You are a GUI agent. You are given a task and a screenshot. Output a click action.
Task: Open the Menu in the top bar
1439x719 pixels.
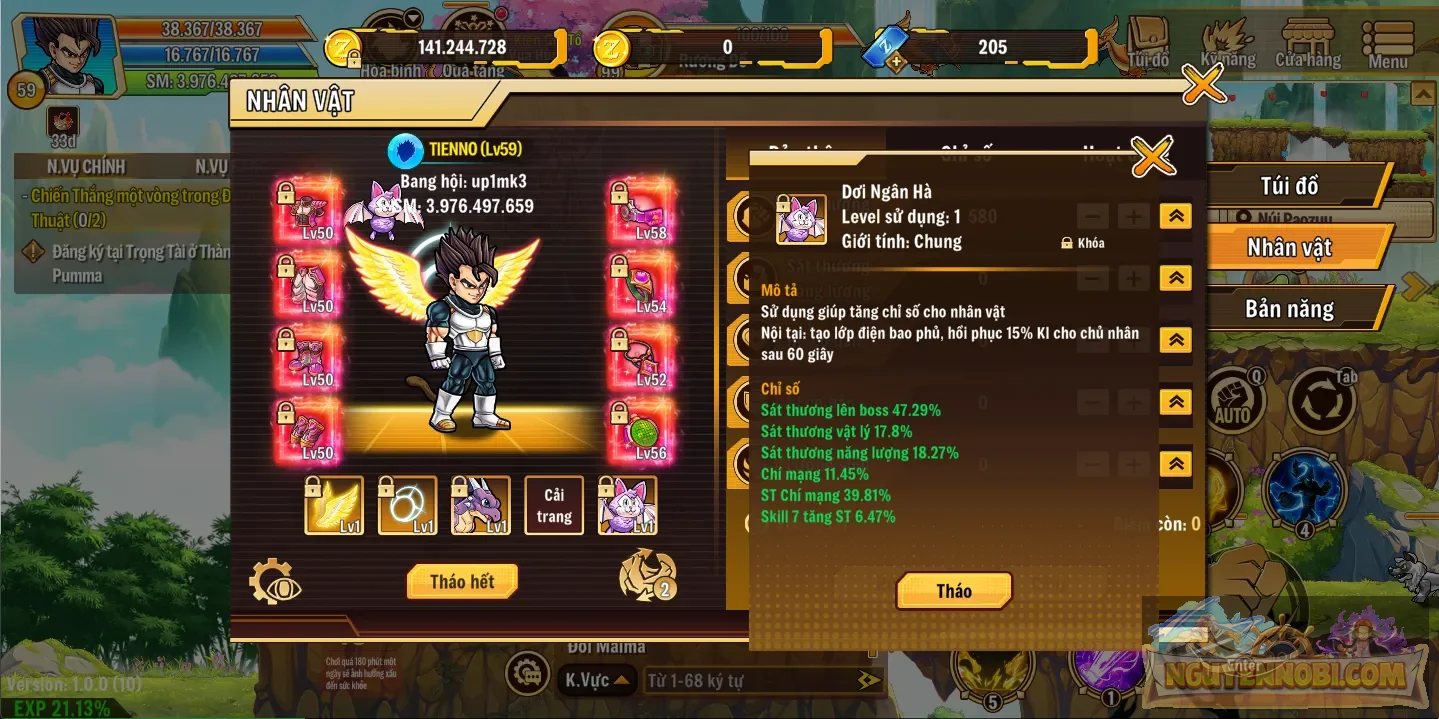(x=1387, y=44)
